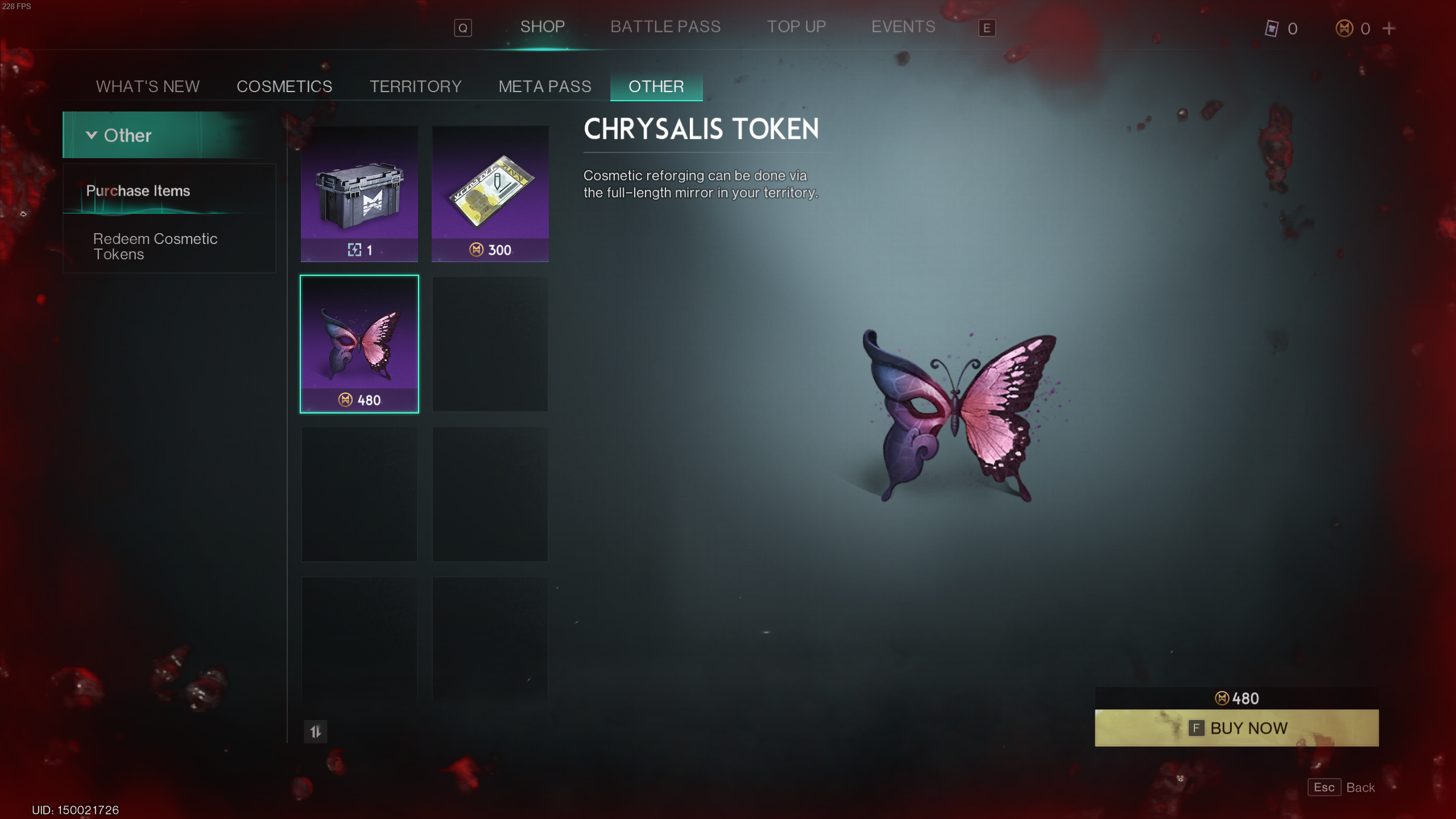Choose Purchase Items in the sidebar
Image resolution: width=1456 pixels, height=819 pixels.
click(138, 191)
